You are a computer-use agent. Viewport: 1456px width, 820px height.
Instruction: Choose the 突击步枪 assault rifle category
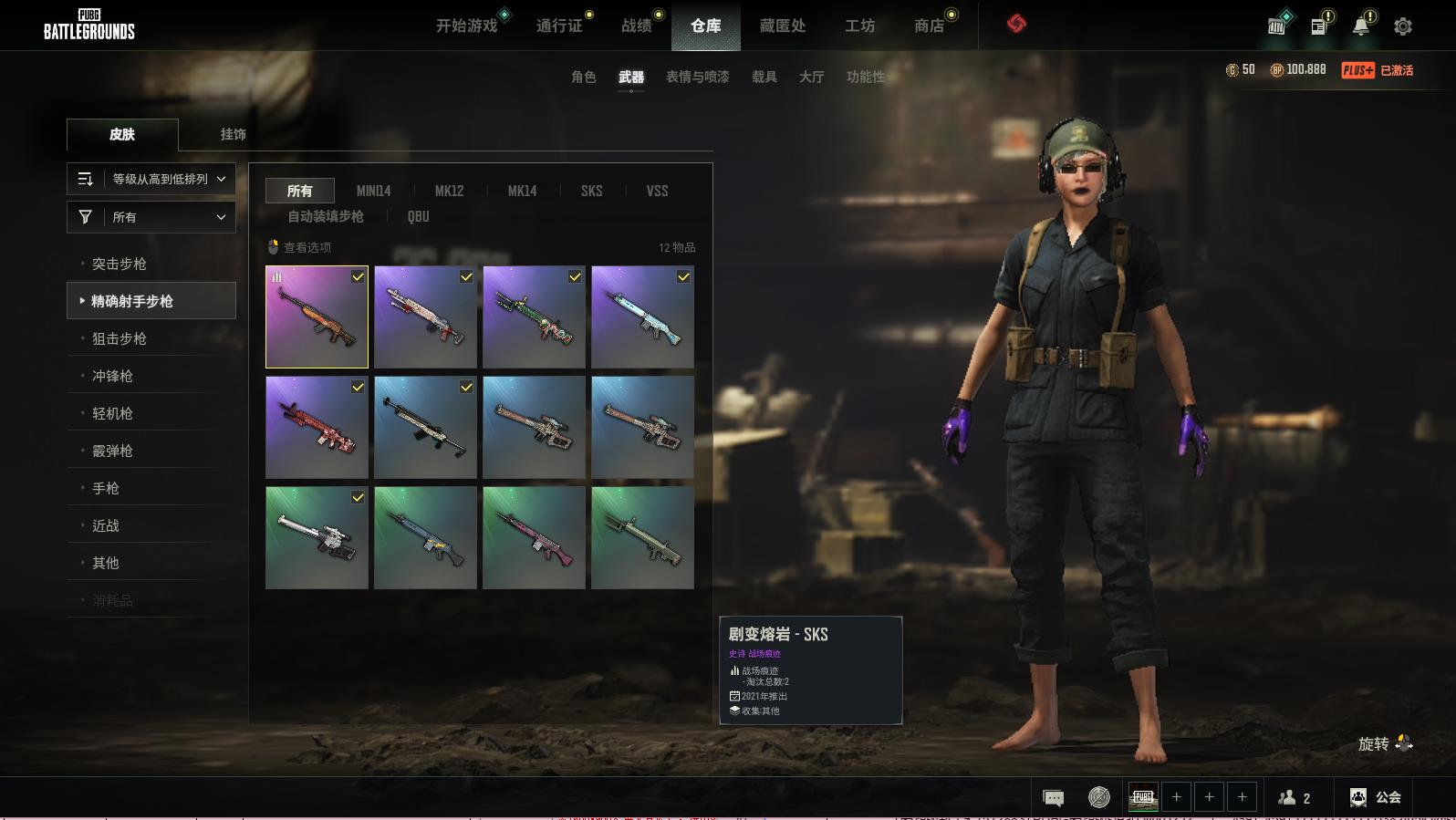120,264
